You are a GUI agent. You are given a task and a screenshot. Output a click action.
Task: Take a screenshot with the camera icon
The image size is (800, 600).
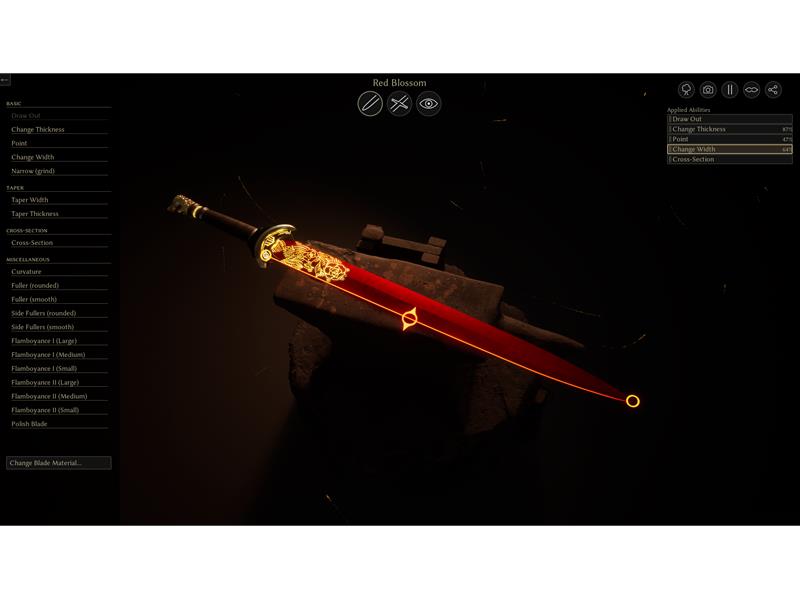click(x=708, y=90)
